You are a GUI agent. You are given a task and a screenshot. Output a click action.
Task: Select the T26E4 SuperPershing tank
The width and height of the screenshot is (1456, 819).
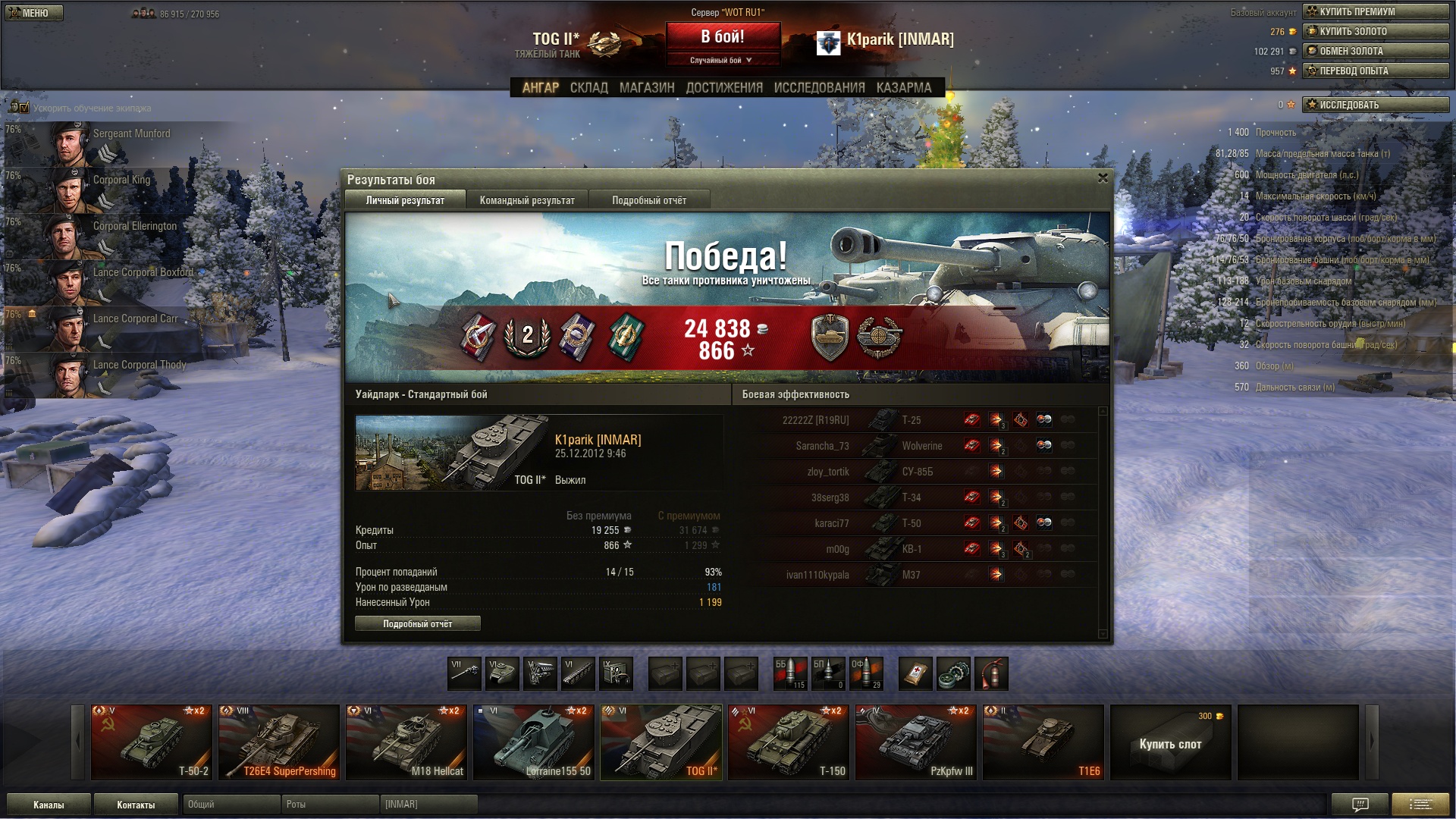coord(278,742)
